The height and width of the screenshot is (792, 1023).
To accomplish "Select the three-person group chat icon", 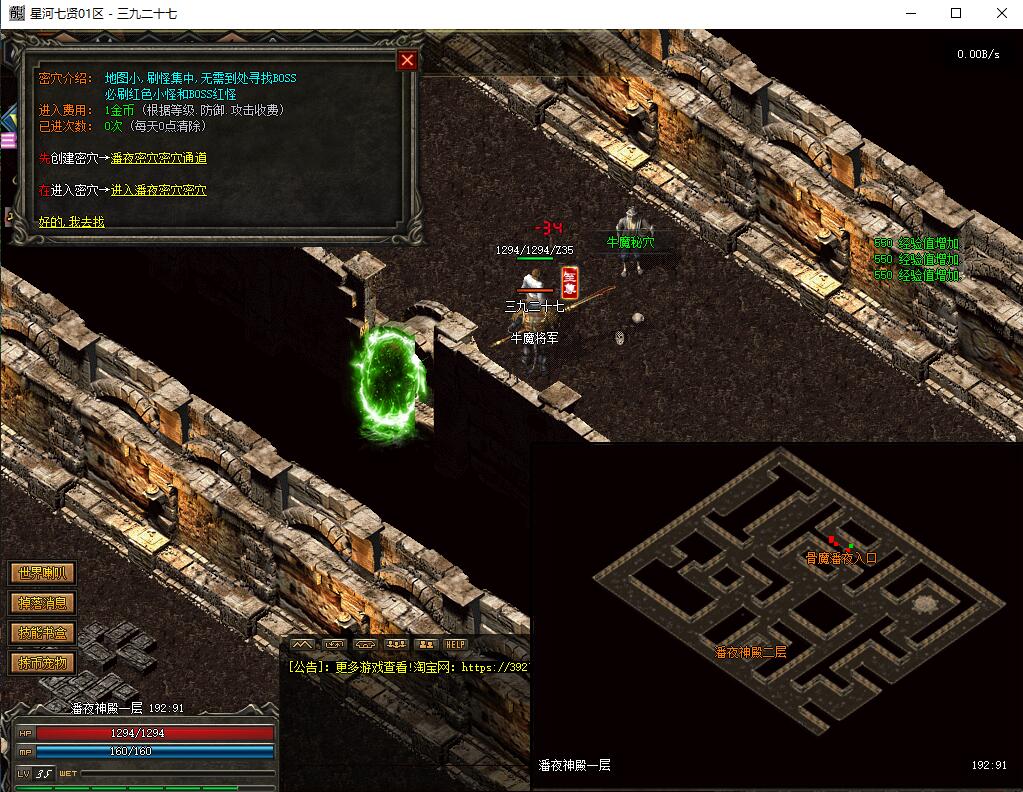I will coord(396,645).
